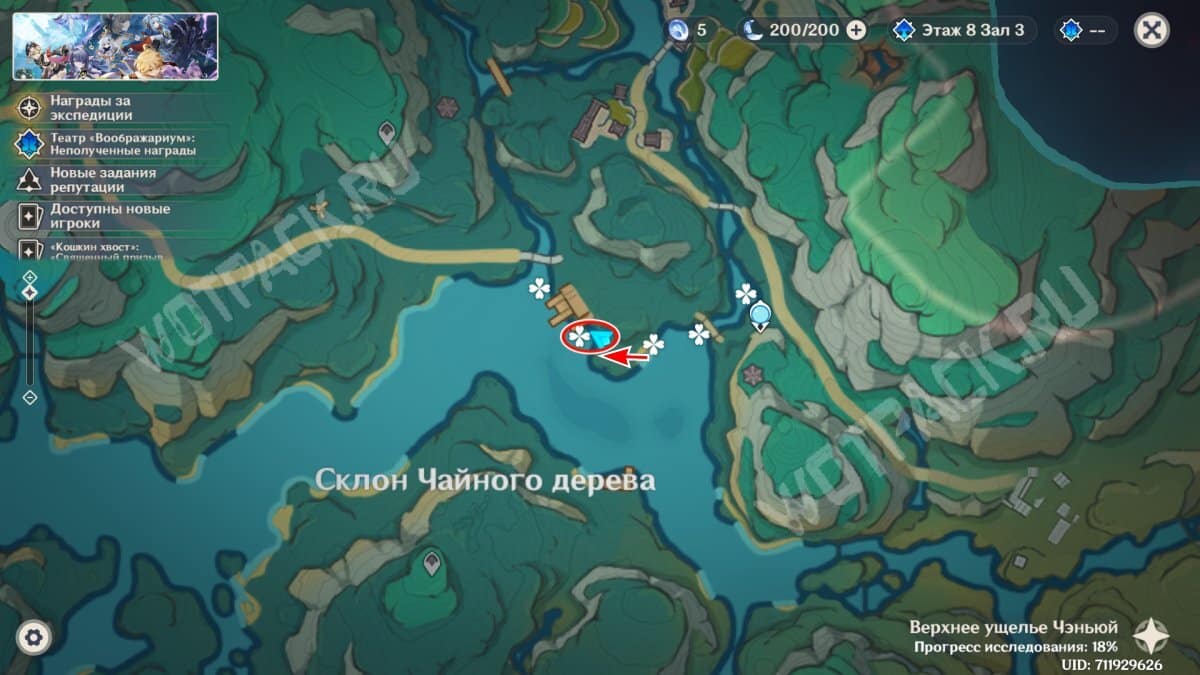Add resin with the plus button
This screenshot has width=1200, height=675.
[856, 30]
